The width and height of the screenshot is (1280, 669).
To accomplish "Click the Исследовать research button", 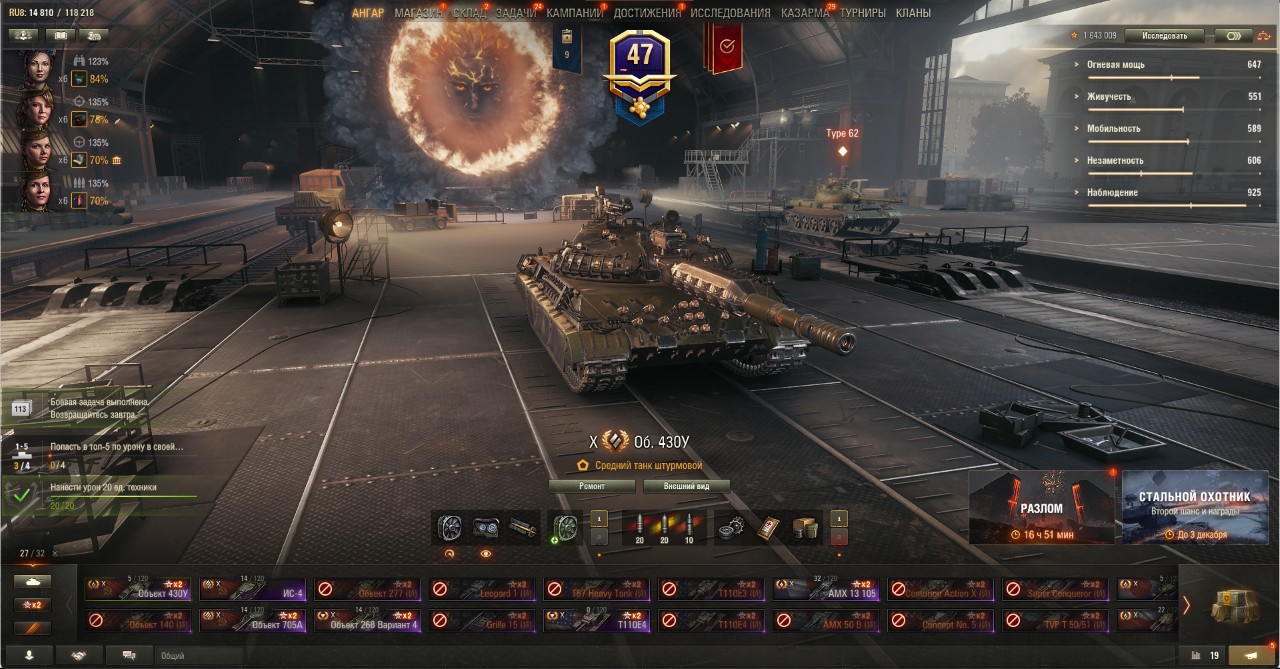I will [1163, 36].
